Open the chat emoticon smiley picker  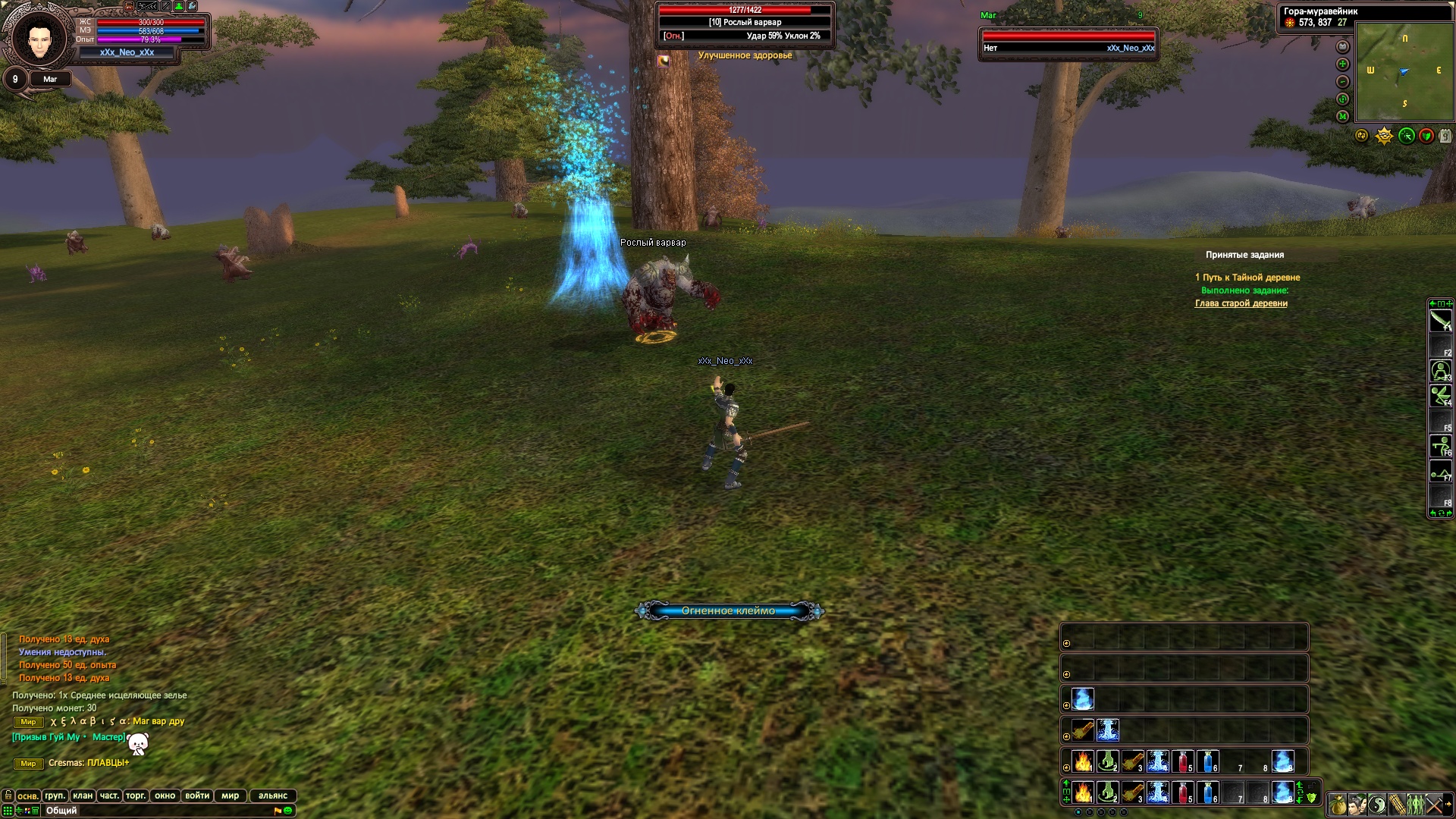(x=288, y=811)
